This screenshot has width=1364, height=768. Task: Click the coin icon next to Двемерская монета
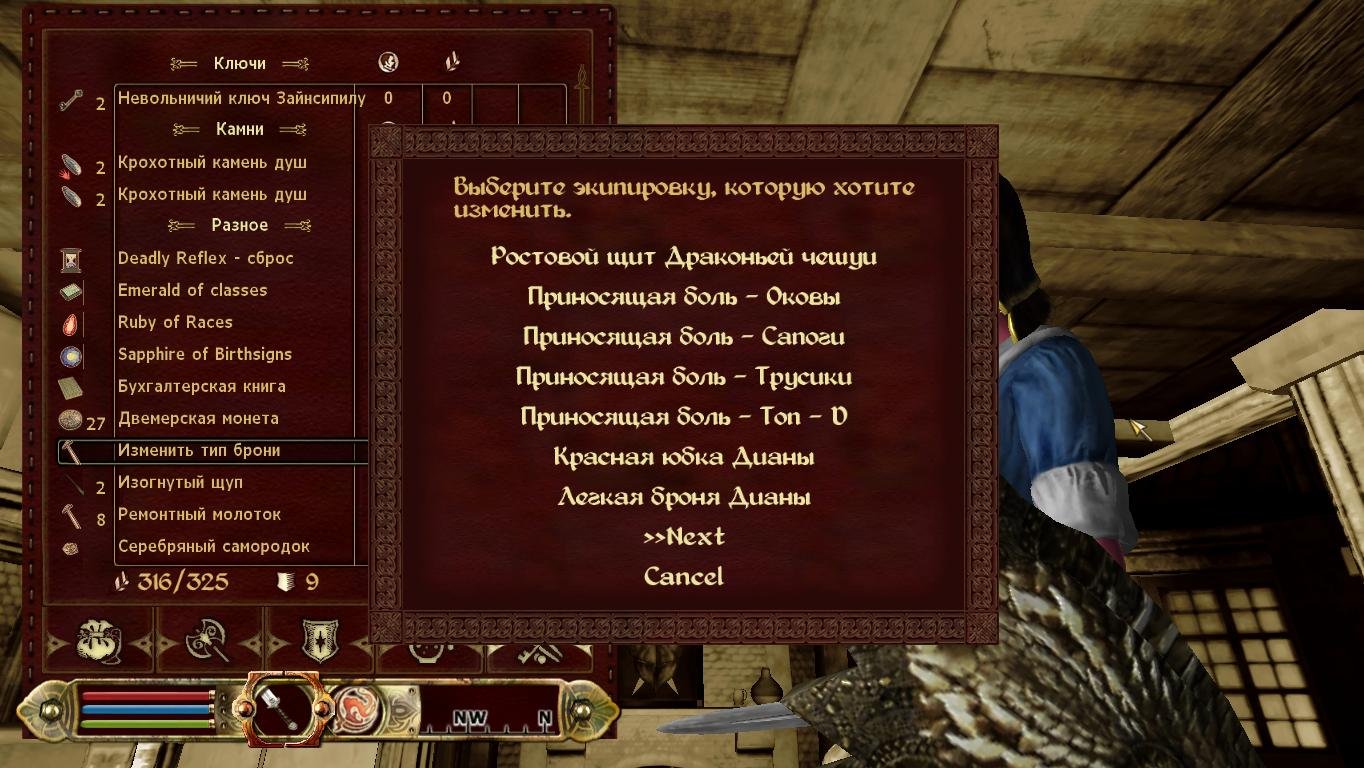(70, 418)
